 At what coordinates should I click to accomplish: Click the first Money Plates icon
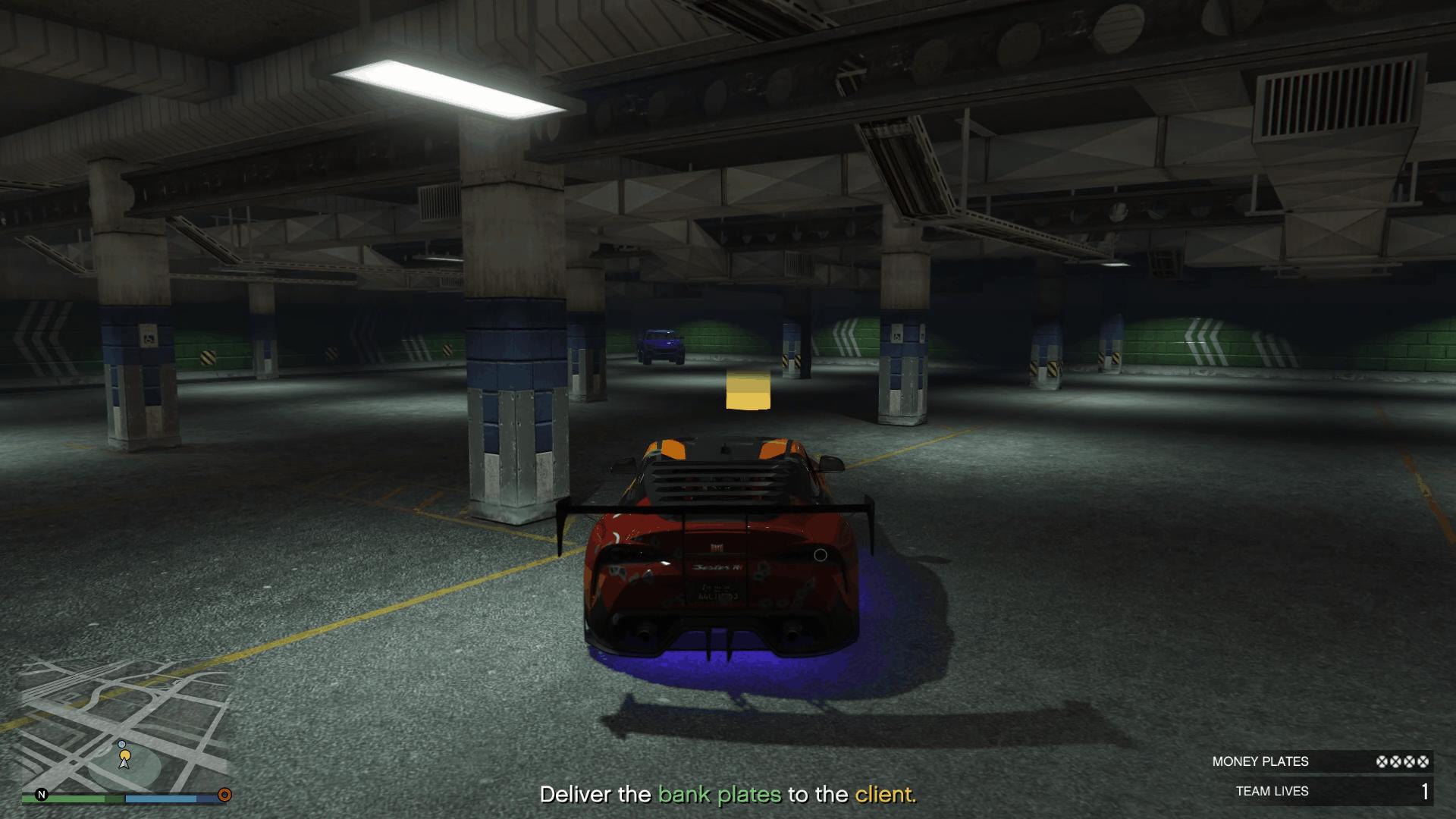click(1381, 761)
